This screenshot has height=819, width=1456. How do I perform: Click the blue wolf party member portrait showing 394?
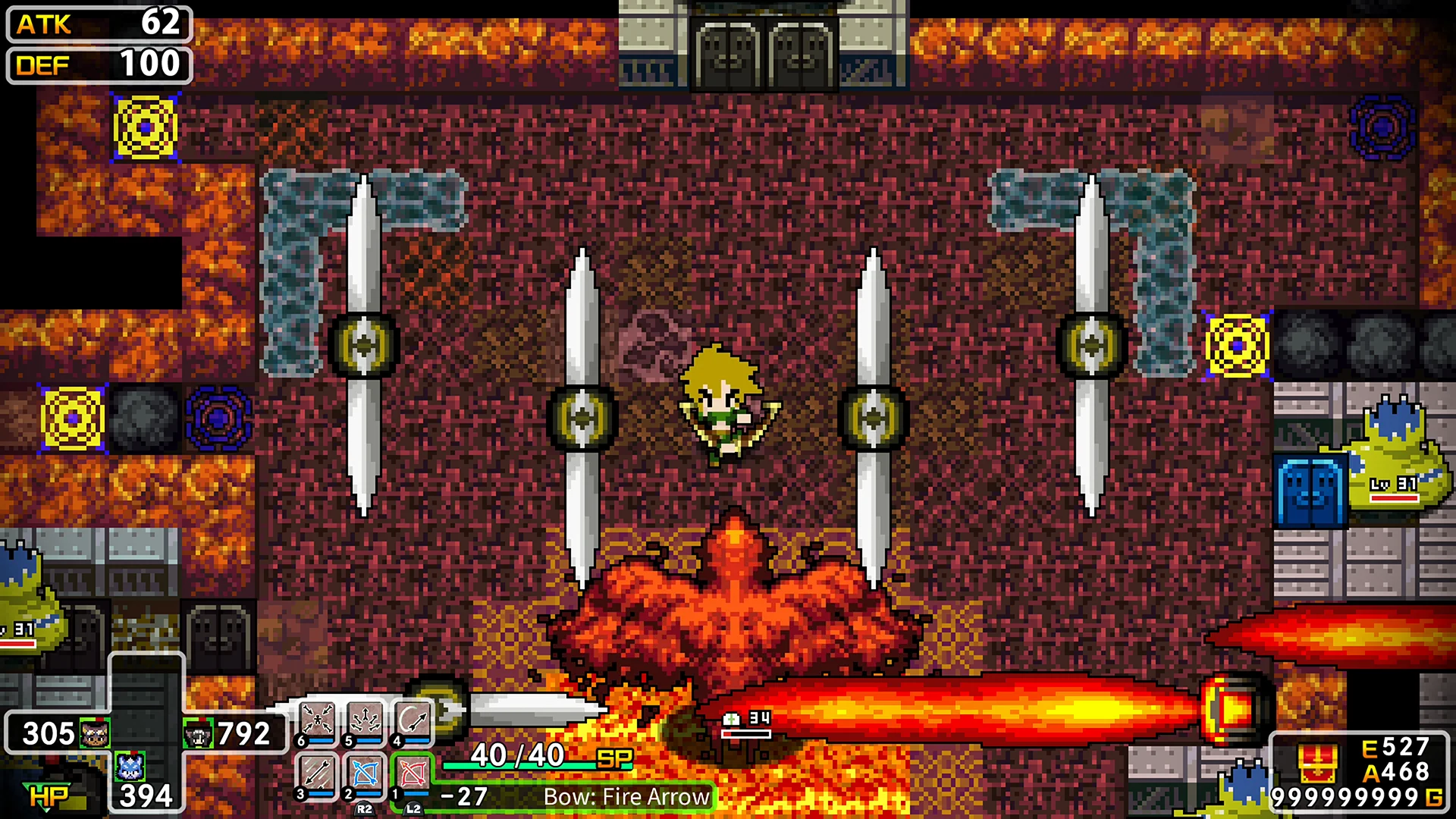(x=130, y=768)
